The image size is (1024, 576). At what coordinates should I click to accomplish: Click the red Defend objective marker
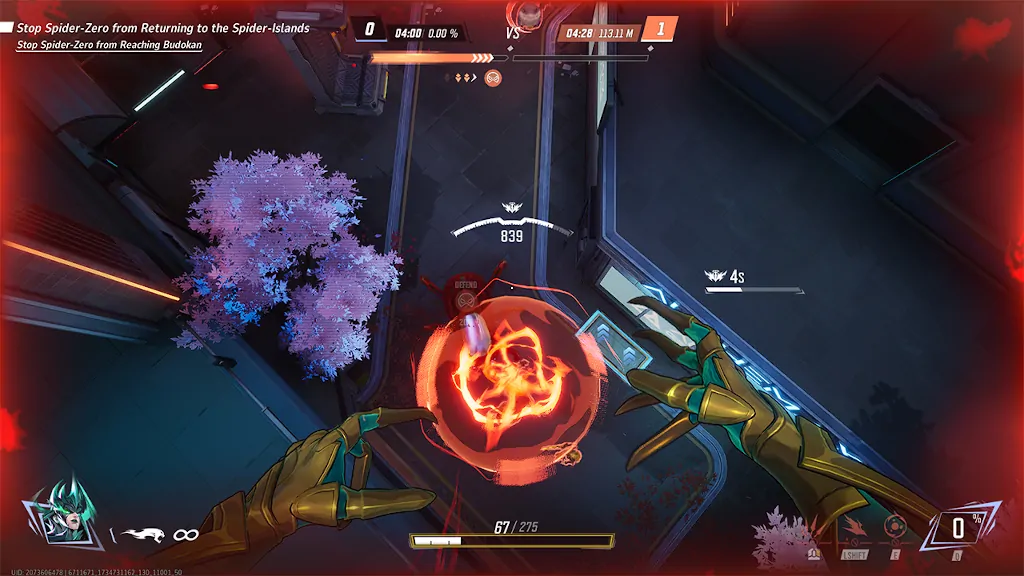point(466,286)
